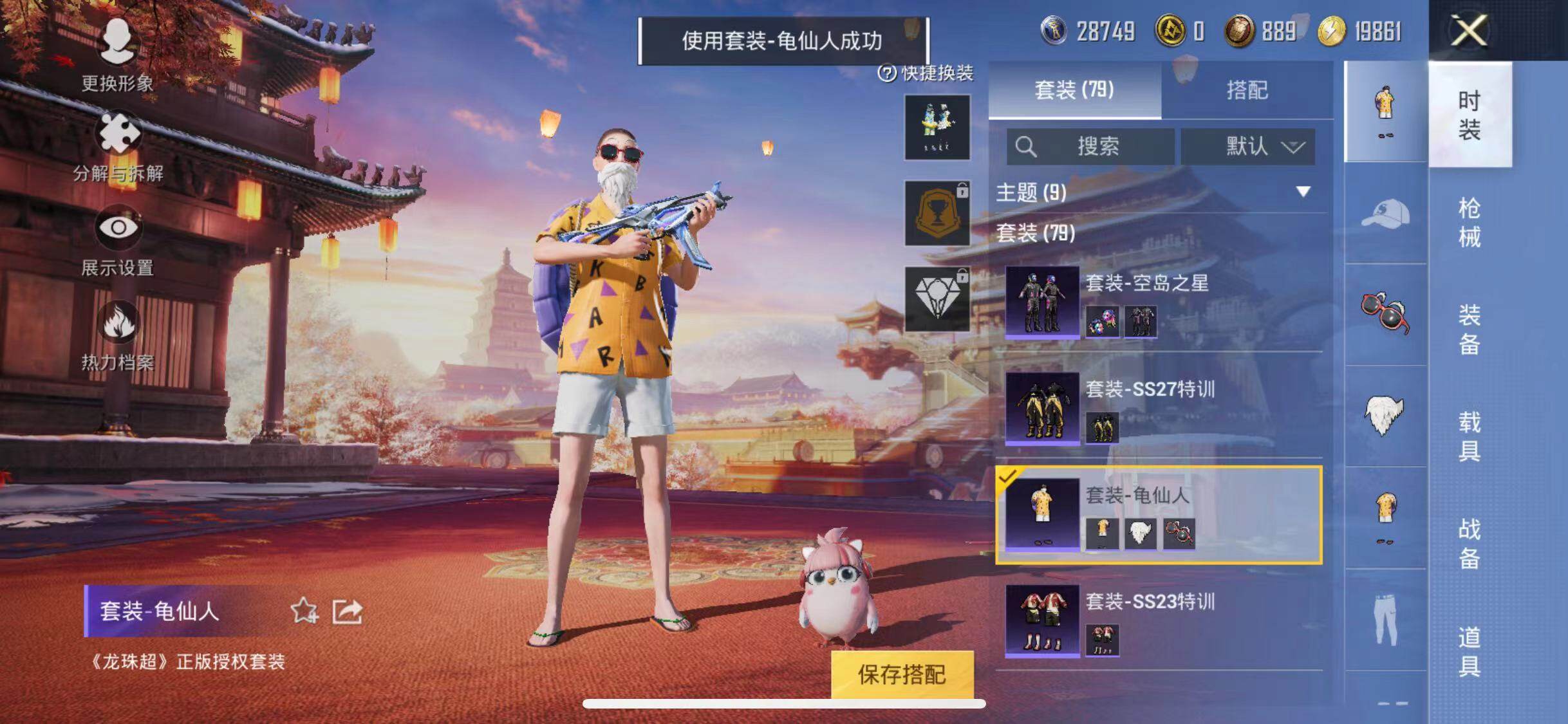The image size is (1568, 724).
Task: Select the 套装 (79) tab
Action: (x=1074, y=90)
